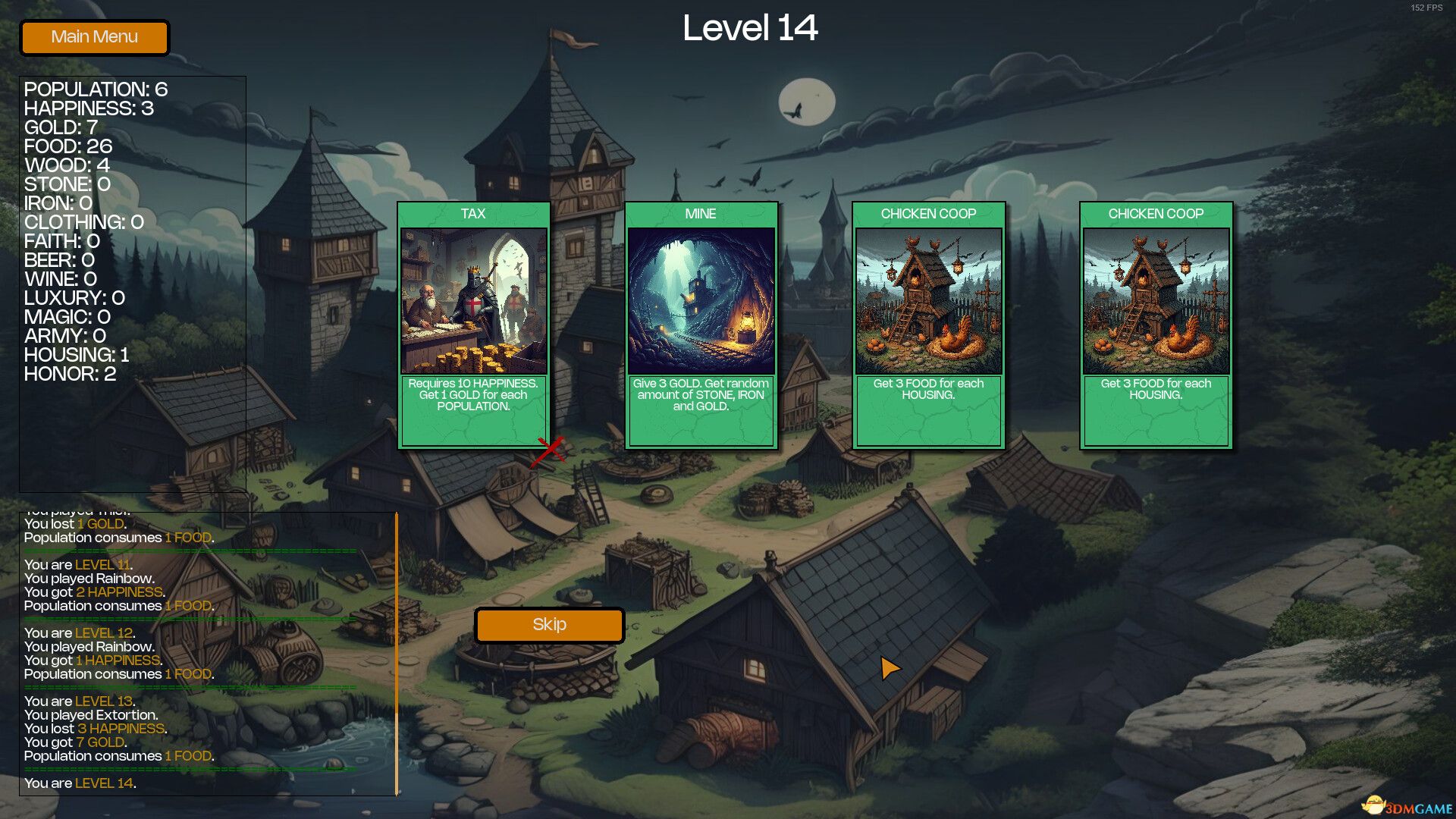Play the Mine card
The image size is (1456, 819).
(x=701, y=325)
